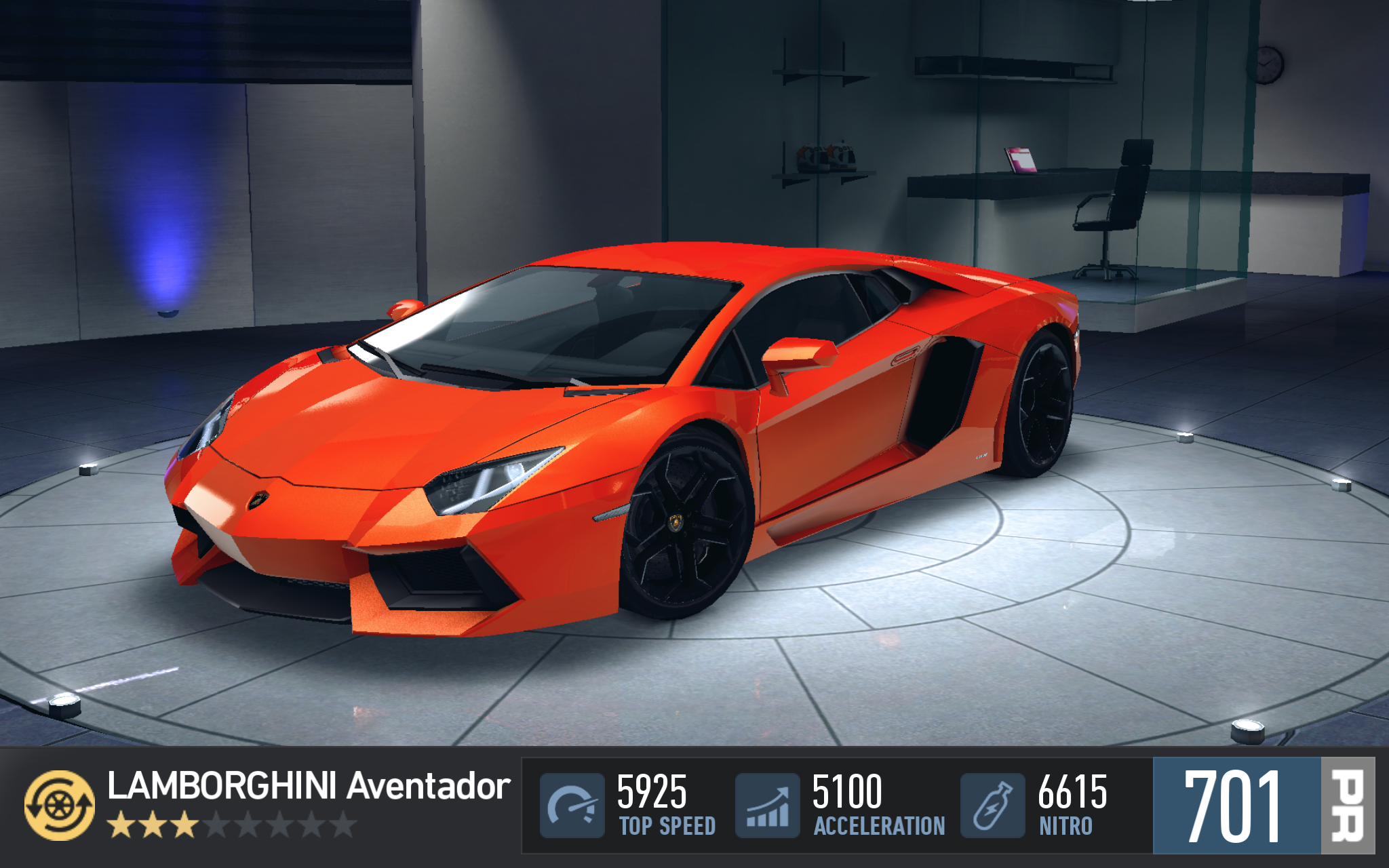Select the Top Speed speedometer icon
Viewport: 1389px width, 868px height.
[572, 805]
